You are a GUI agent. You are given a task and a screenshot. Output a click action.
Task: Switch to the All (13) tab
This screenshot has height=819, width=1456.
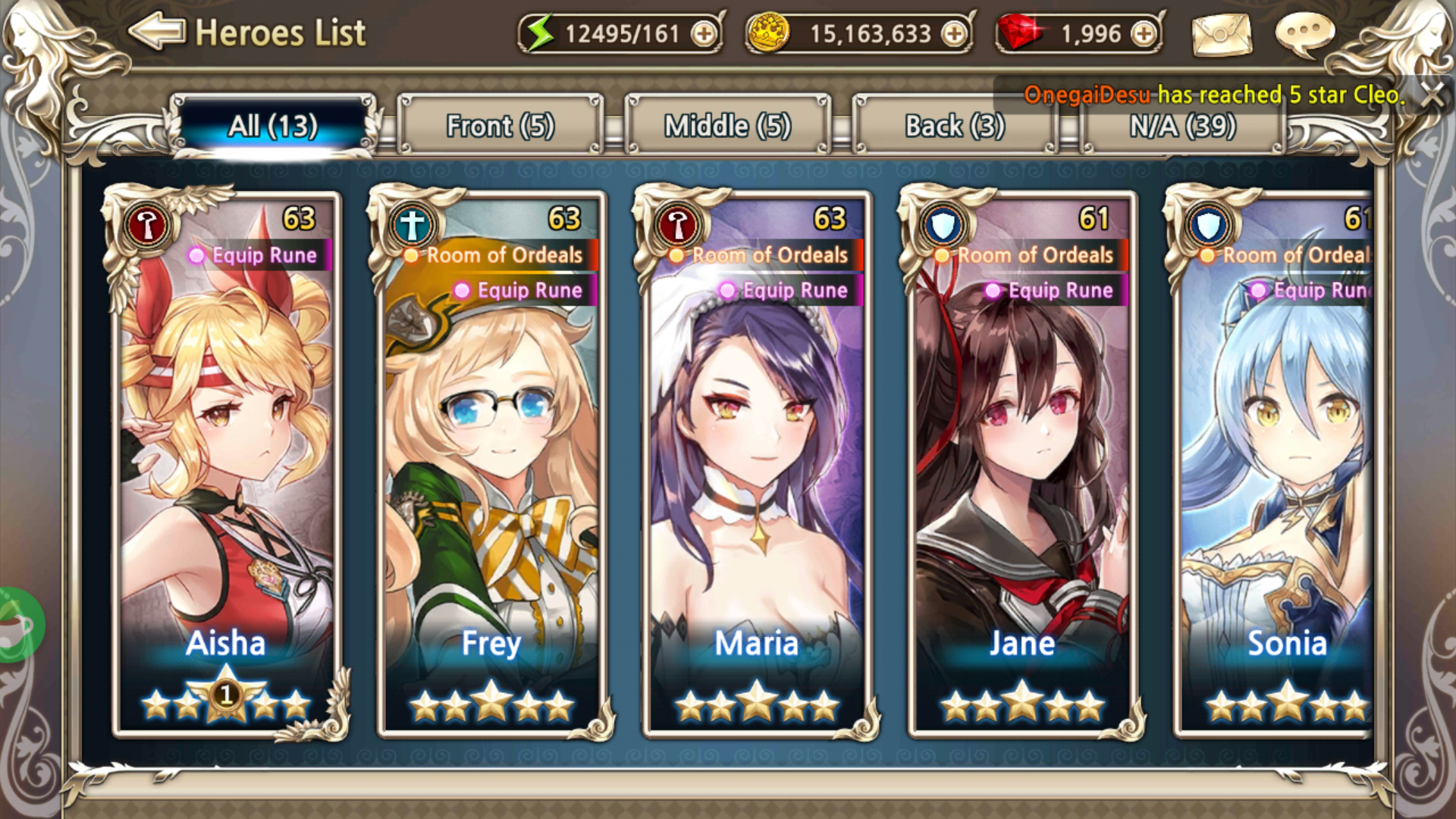[x=273, y=126]
